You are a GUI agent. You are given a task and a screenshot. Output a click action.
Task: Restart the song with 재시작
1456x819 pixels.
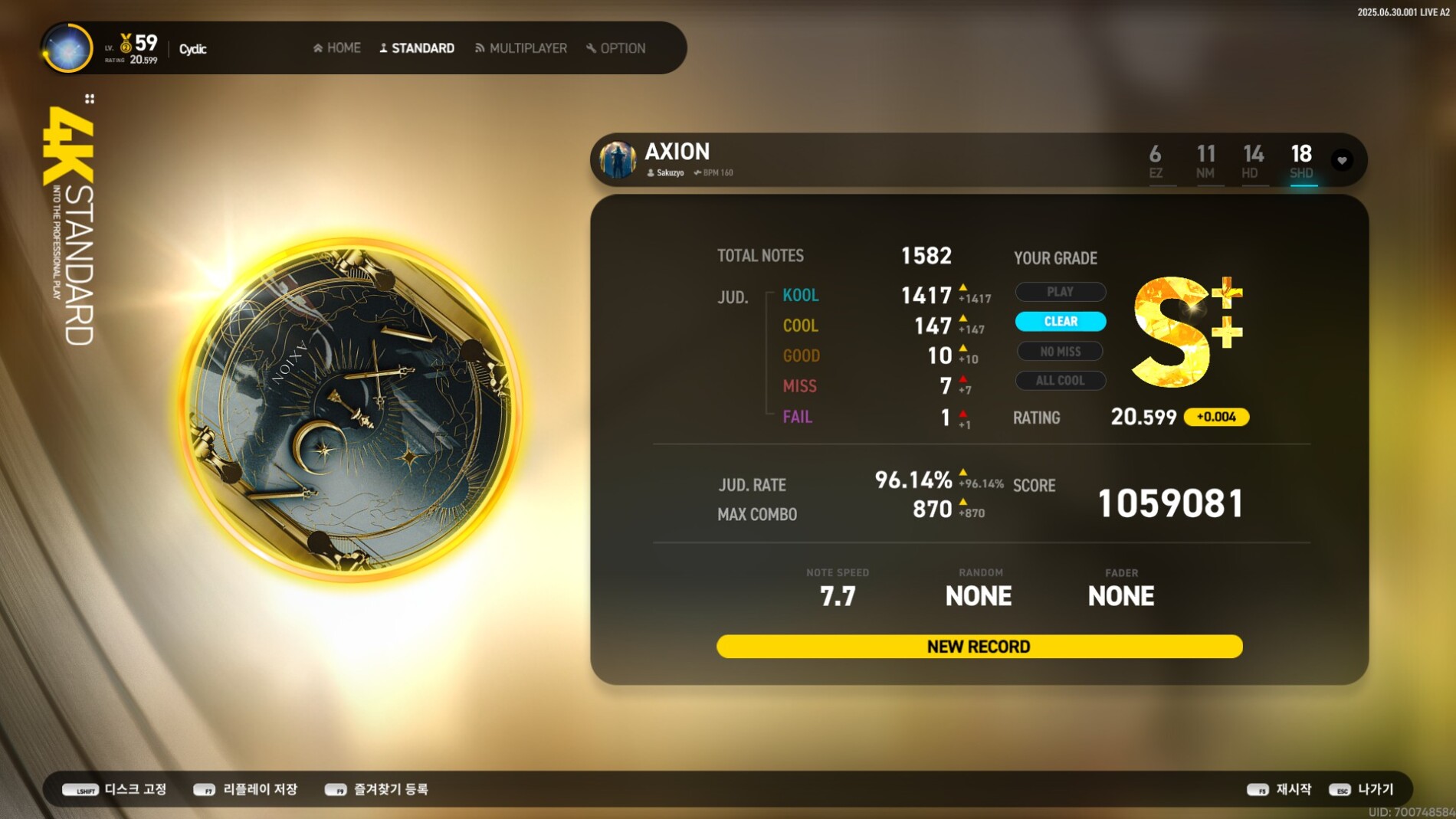tap(1279, 789)
